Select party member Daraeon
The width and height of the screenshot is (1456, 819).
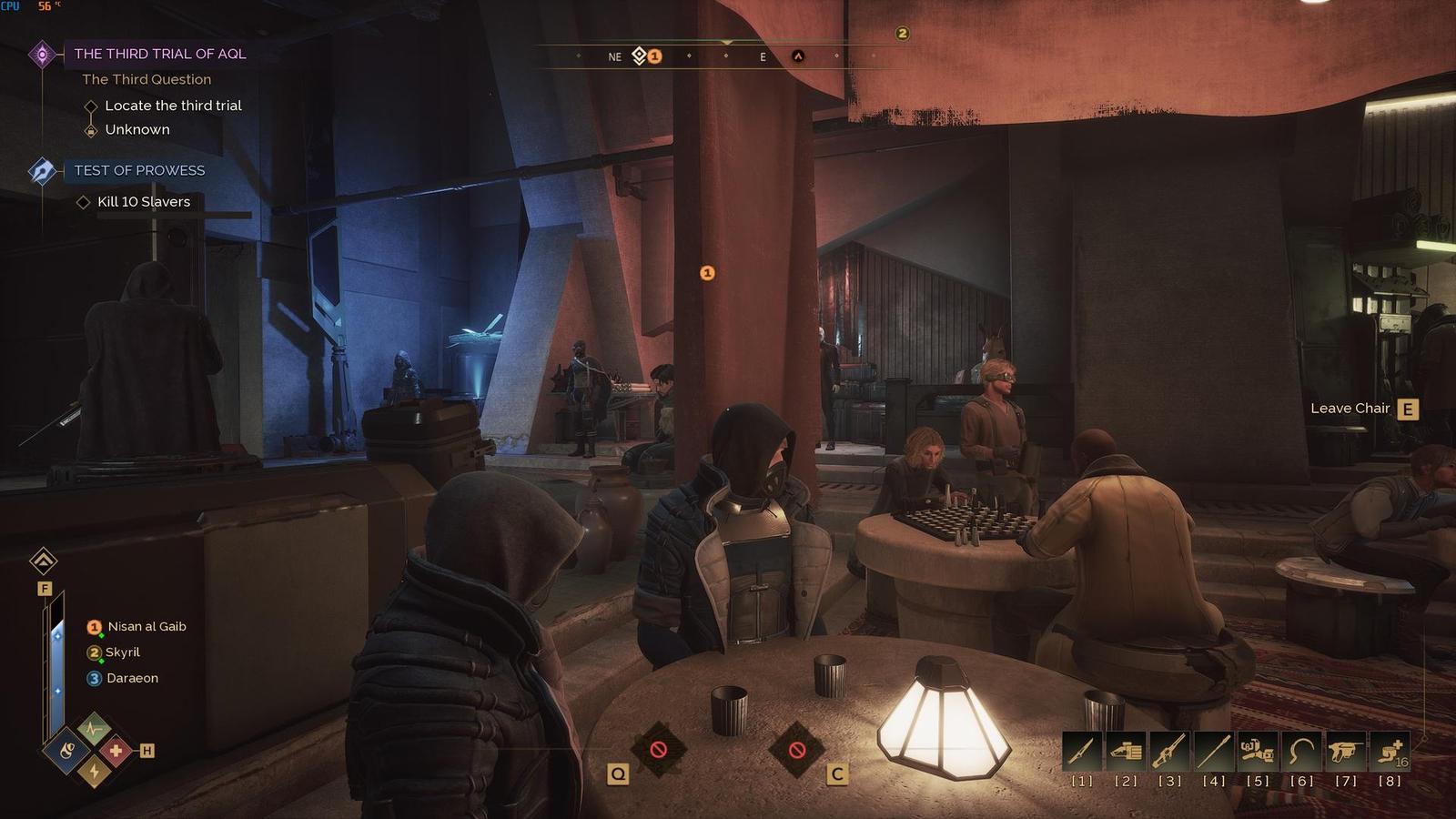click(132, 678)
